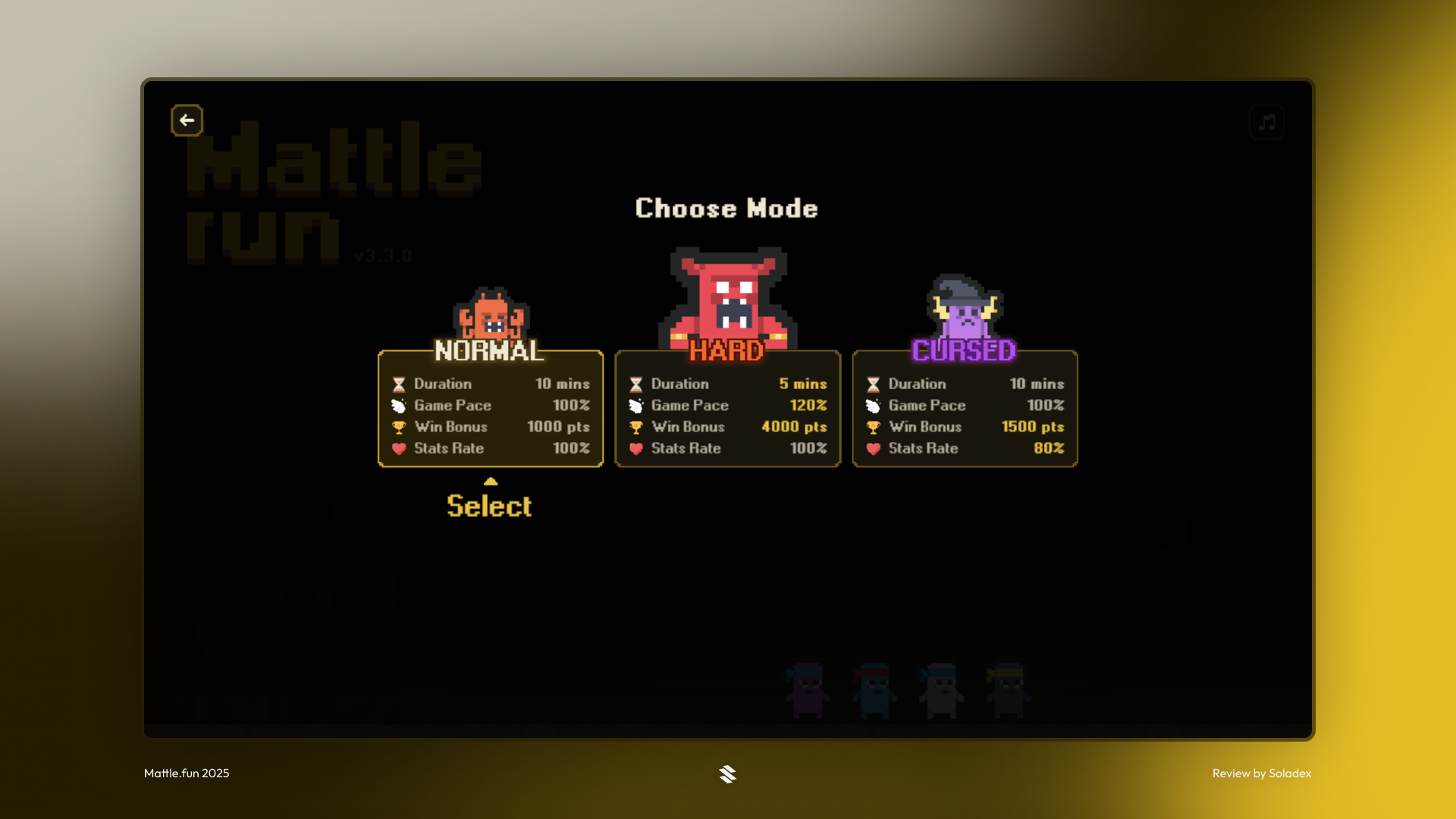Click the trophy Win Bonus icon on Normal card
Image resolution: width=1456 pixels, height=819 pixels.
pyautogui.click(x=397, y=427)
